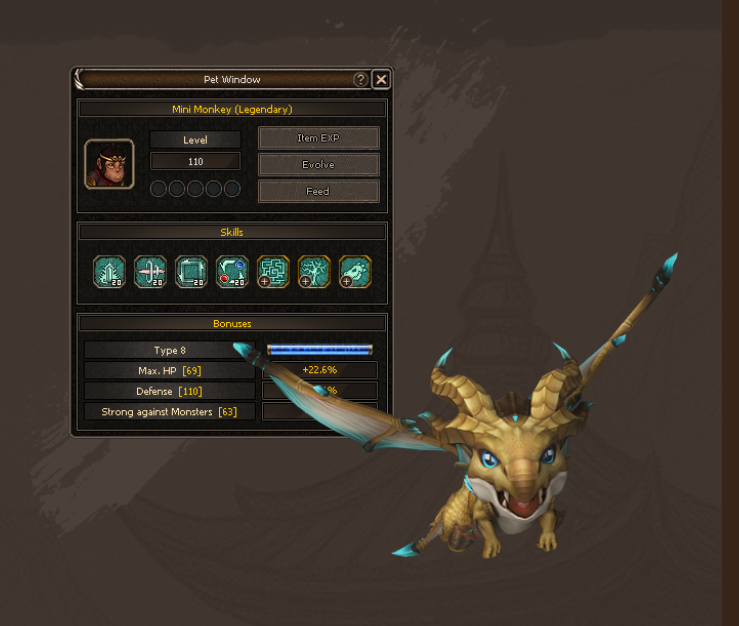Select the upward spike skill icon
739x626 pixels.
click(x=109, y=271)
